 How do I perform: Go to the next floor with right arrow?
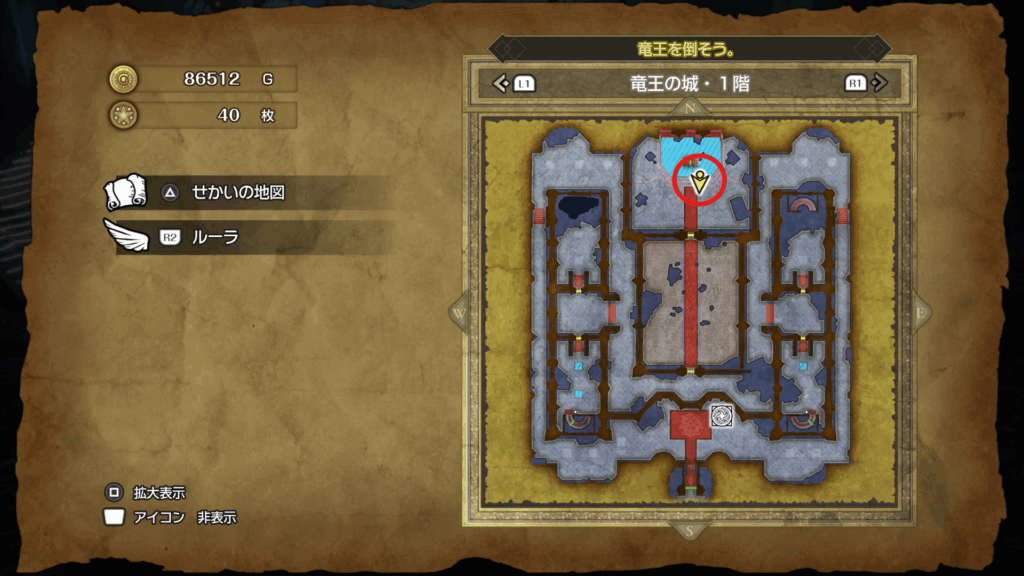[x=878, y=84]
